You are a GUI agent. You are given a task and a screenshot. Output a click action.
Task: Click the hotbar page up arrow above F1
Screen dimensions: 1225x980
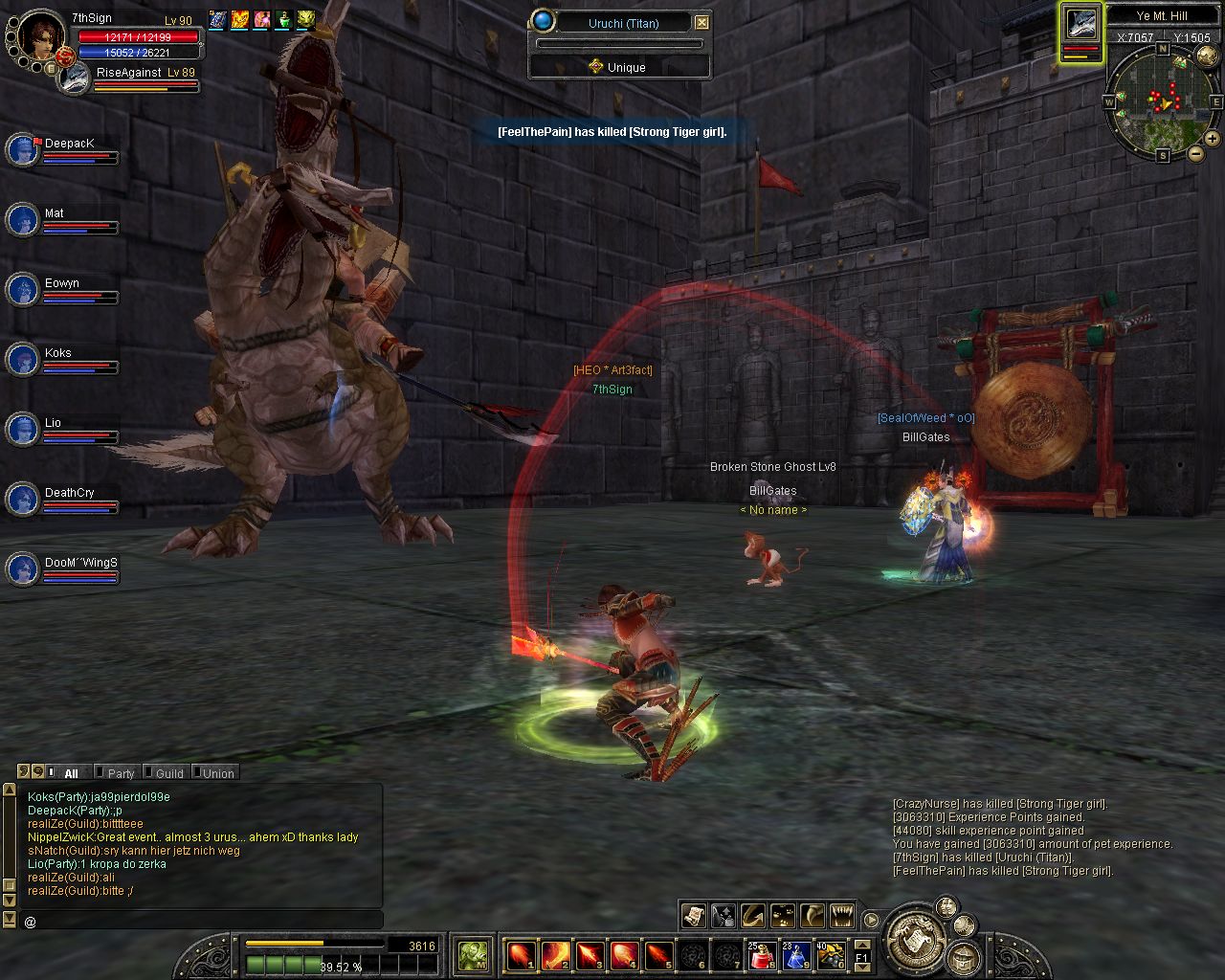(861, 946)
